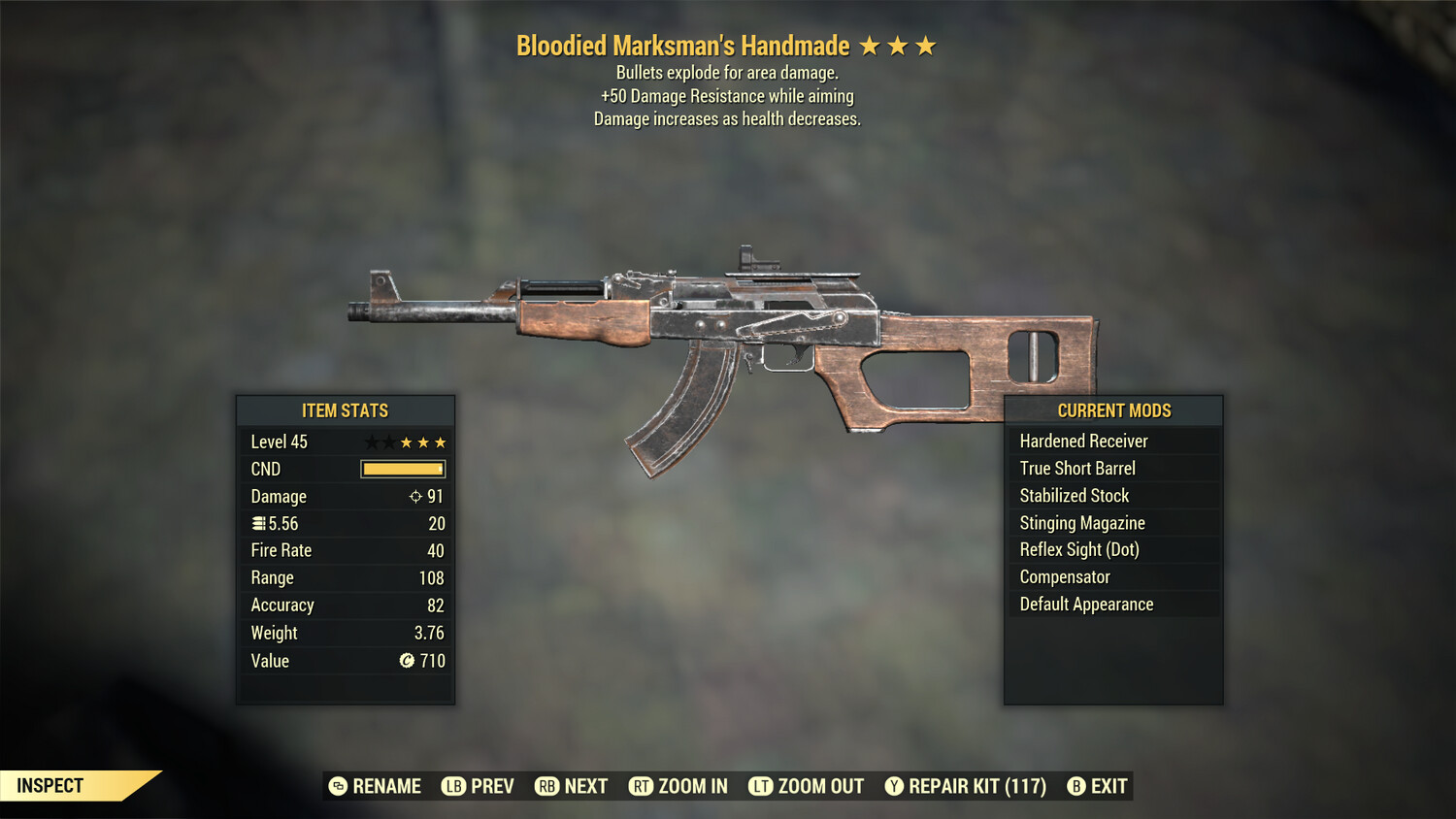Click the LT icon next to ZOOM OUT

click(x=762, y=786)
